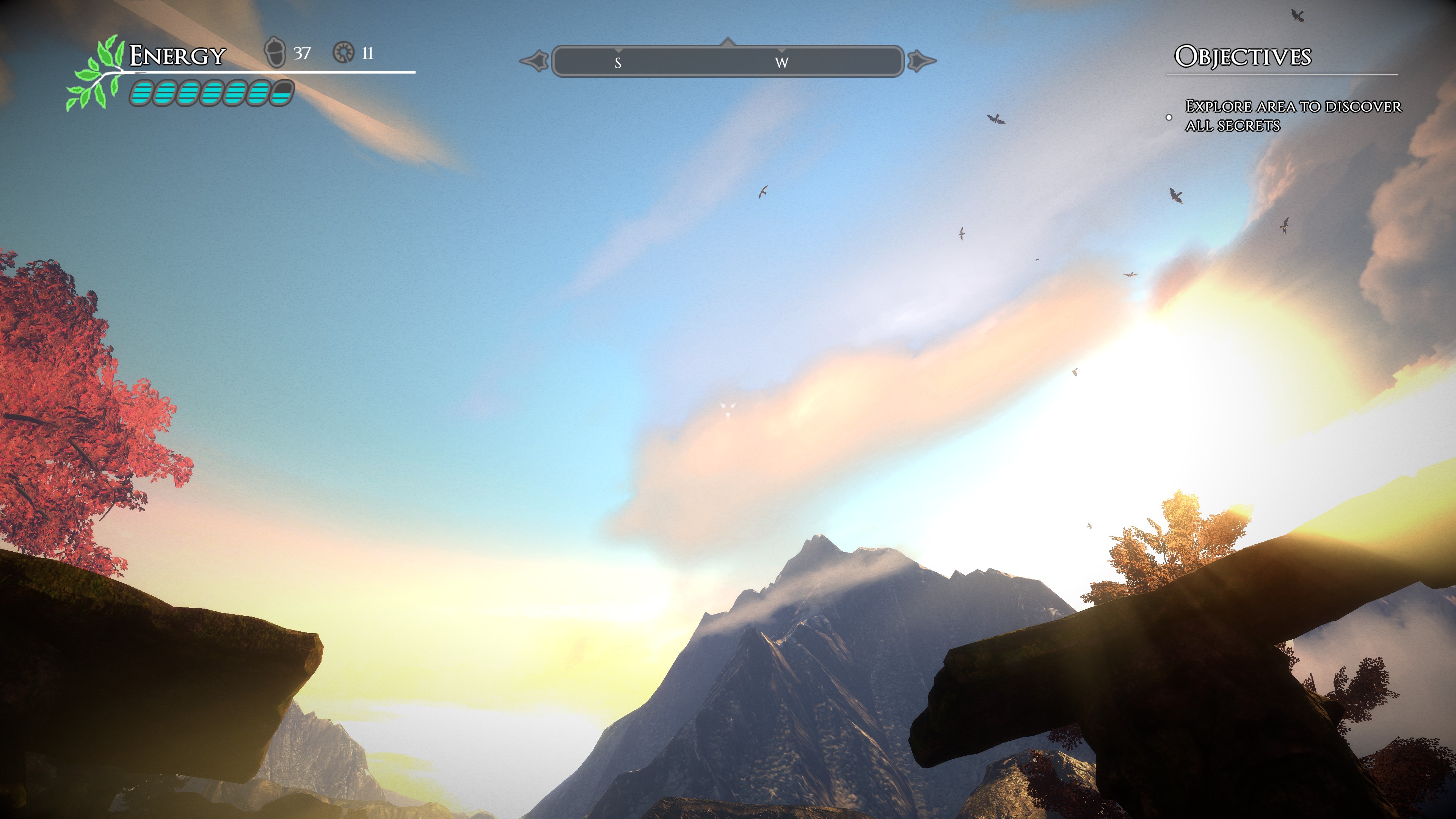
Task: Select the Explore Area objective entry
Action: [1292, 115]
